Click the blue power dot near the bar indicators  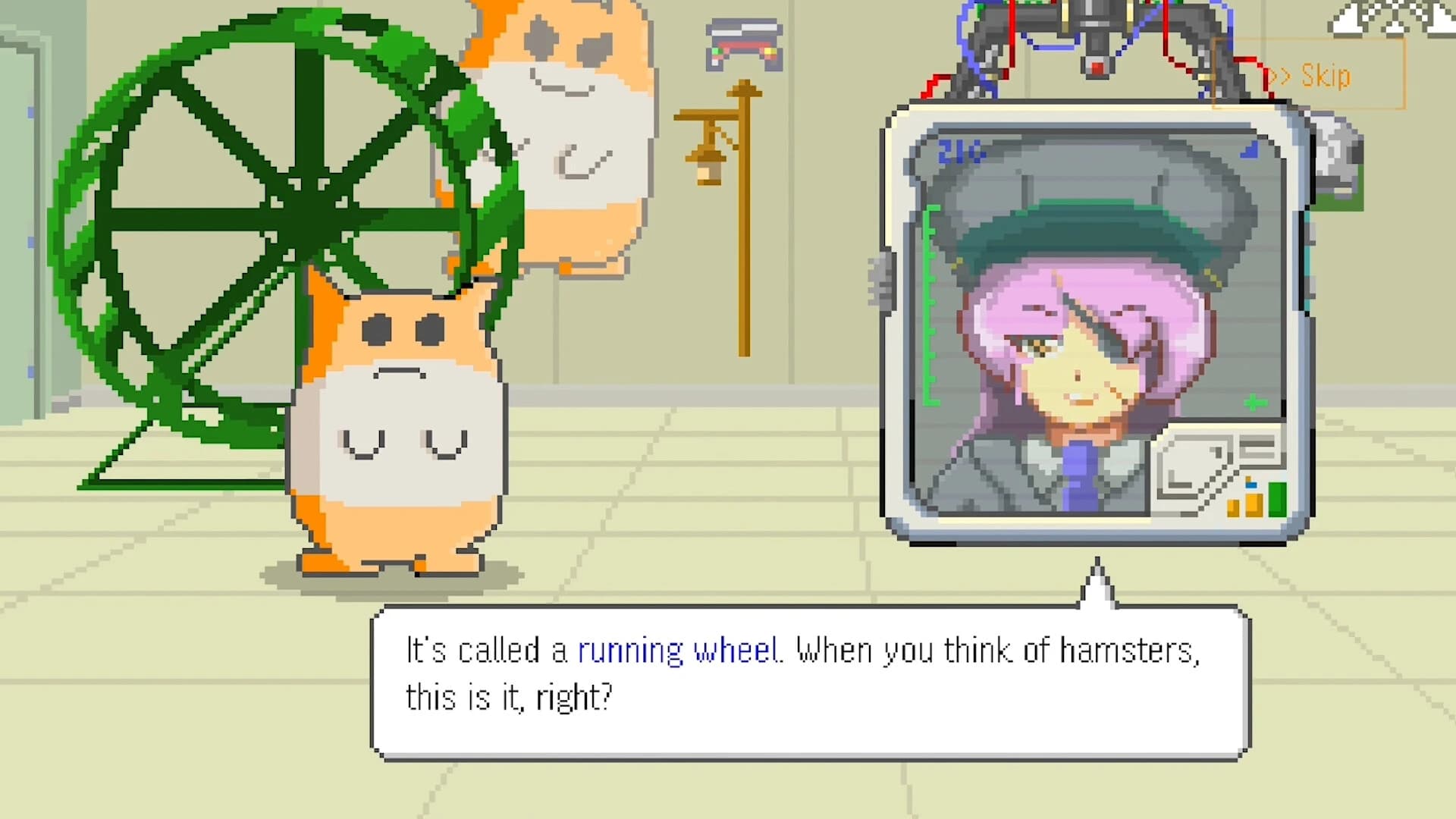[1250, 485]
